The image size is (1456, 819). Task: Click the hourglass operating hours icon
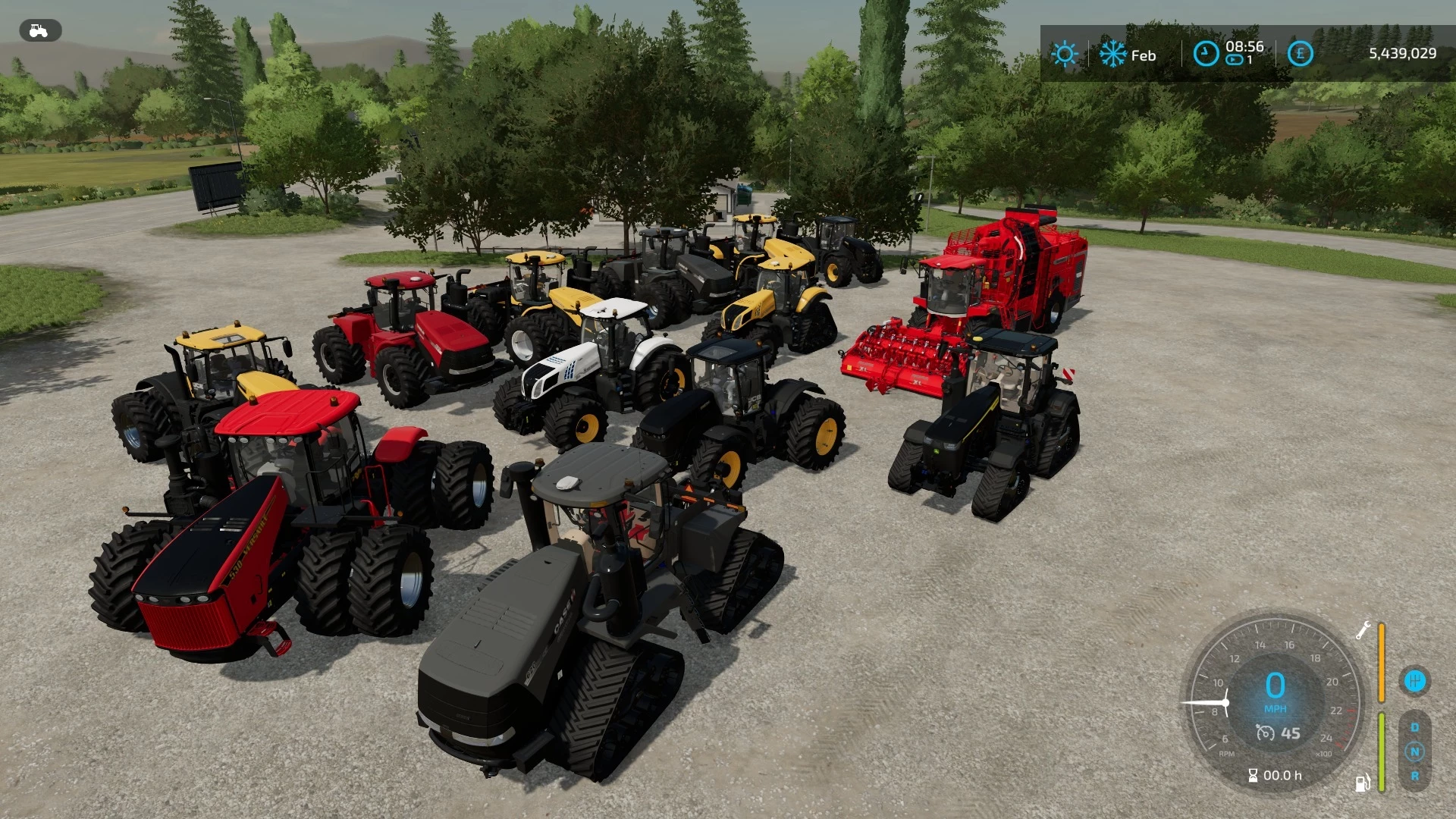click(x=1253, y=776)
